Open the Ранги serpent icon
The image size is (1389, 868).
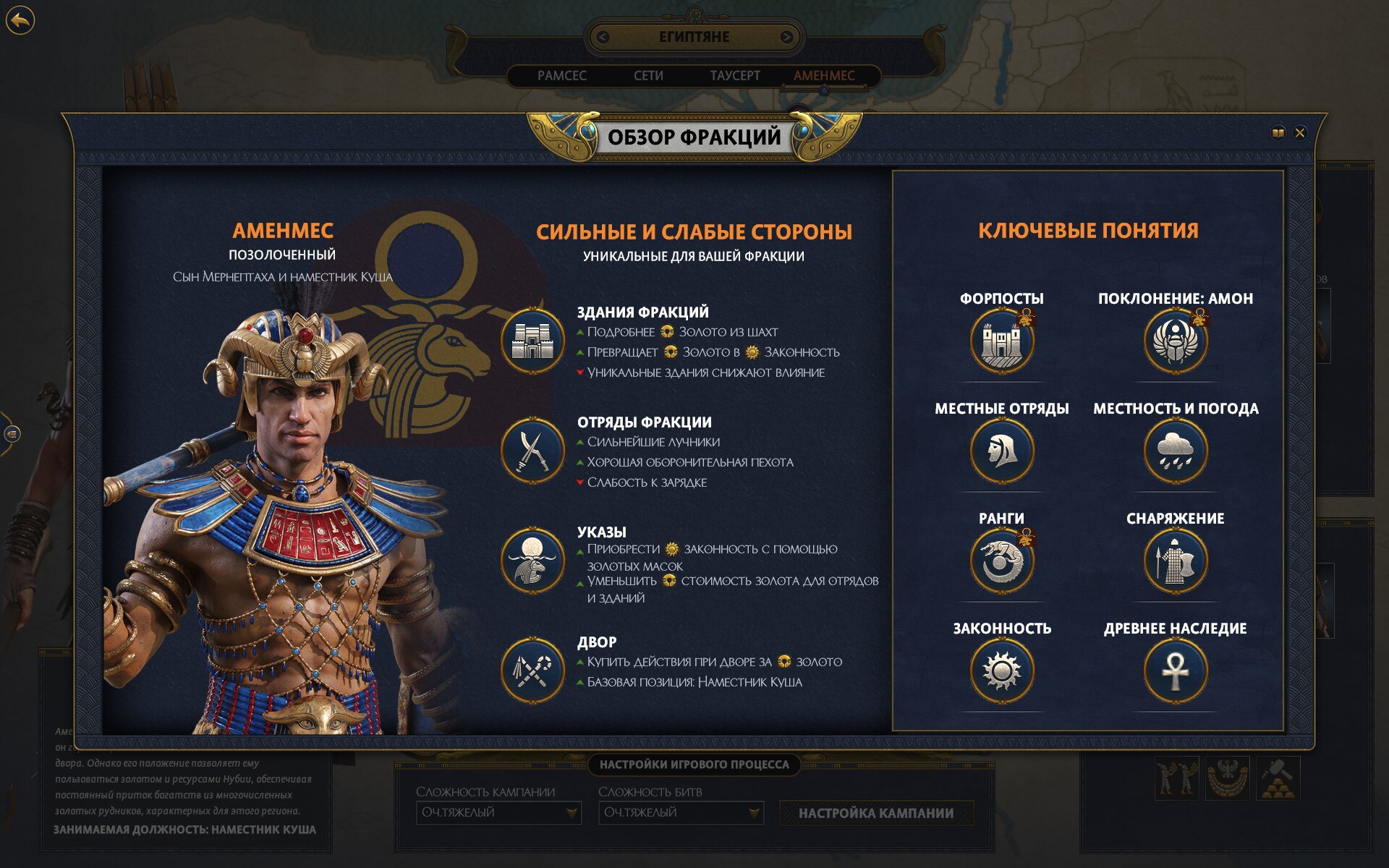(x=1002, y=561)
